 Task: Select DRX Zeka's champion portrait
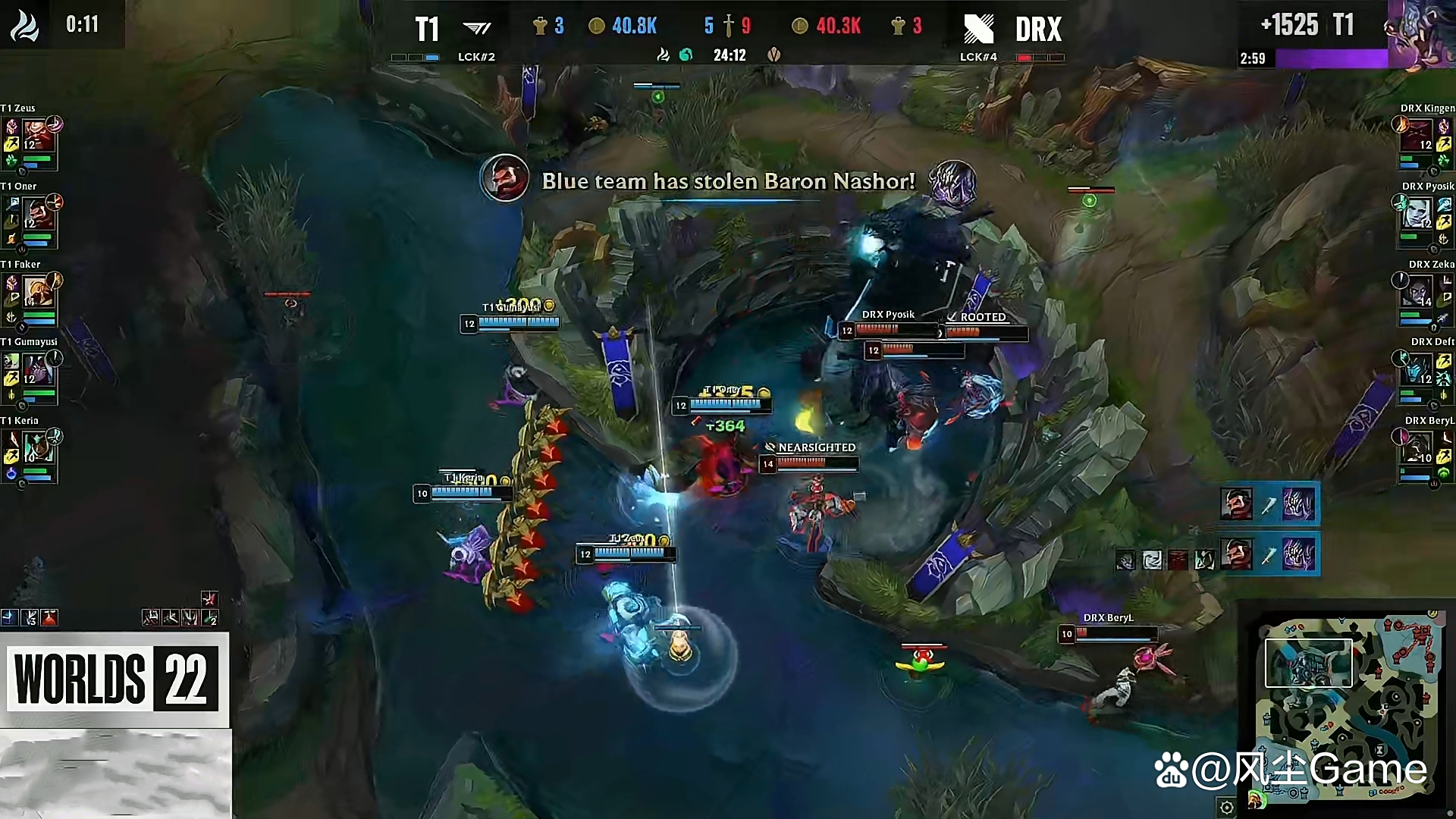click(x=1417, y=293)
